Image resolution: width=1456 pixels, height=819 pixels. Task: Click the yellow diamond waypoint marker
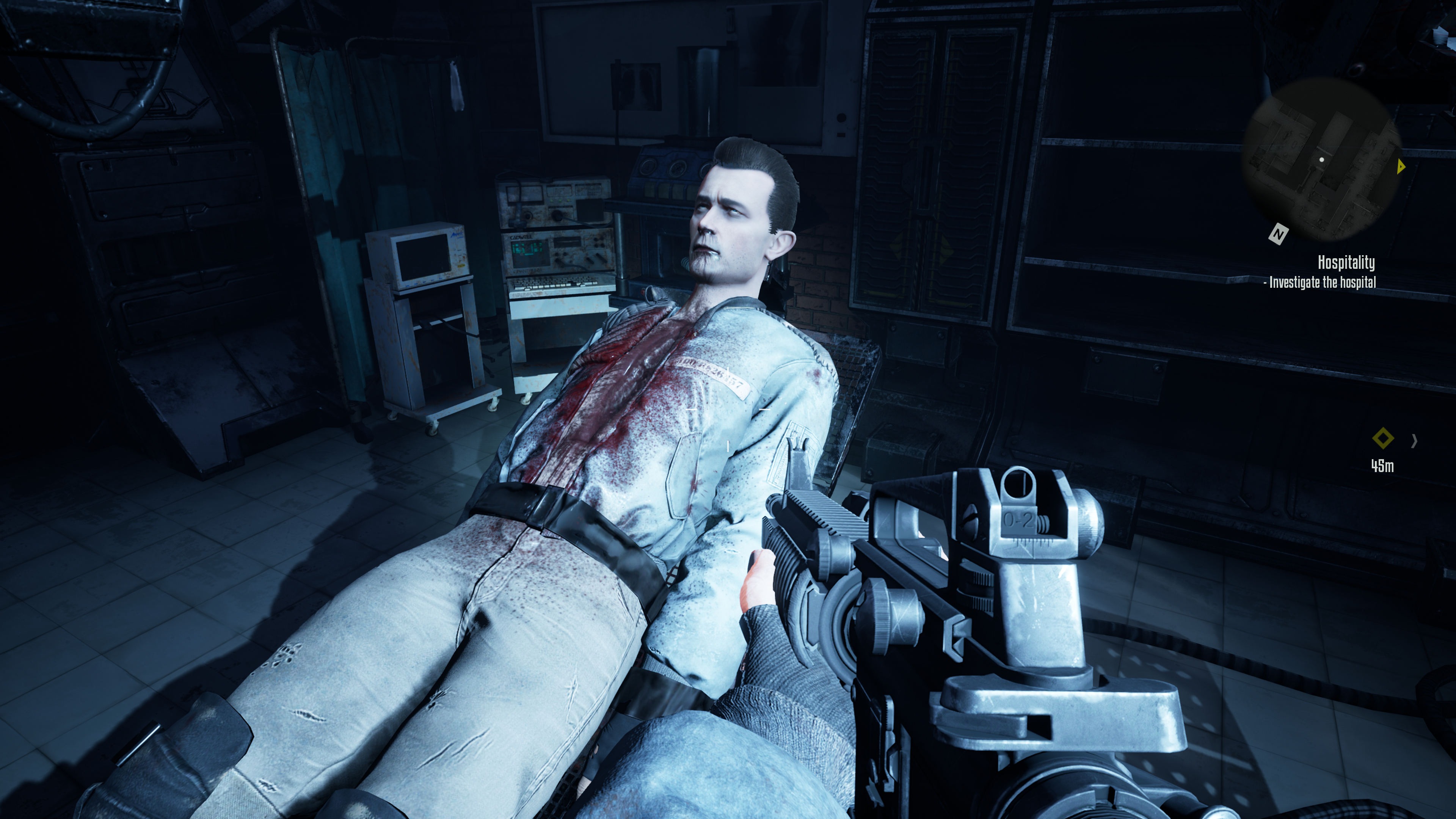click(1382, 438)
